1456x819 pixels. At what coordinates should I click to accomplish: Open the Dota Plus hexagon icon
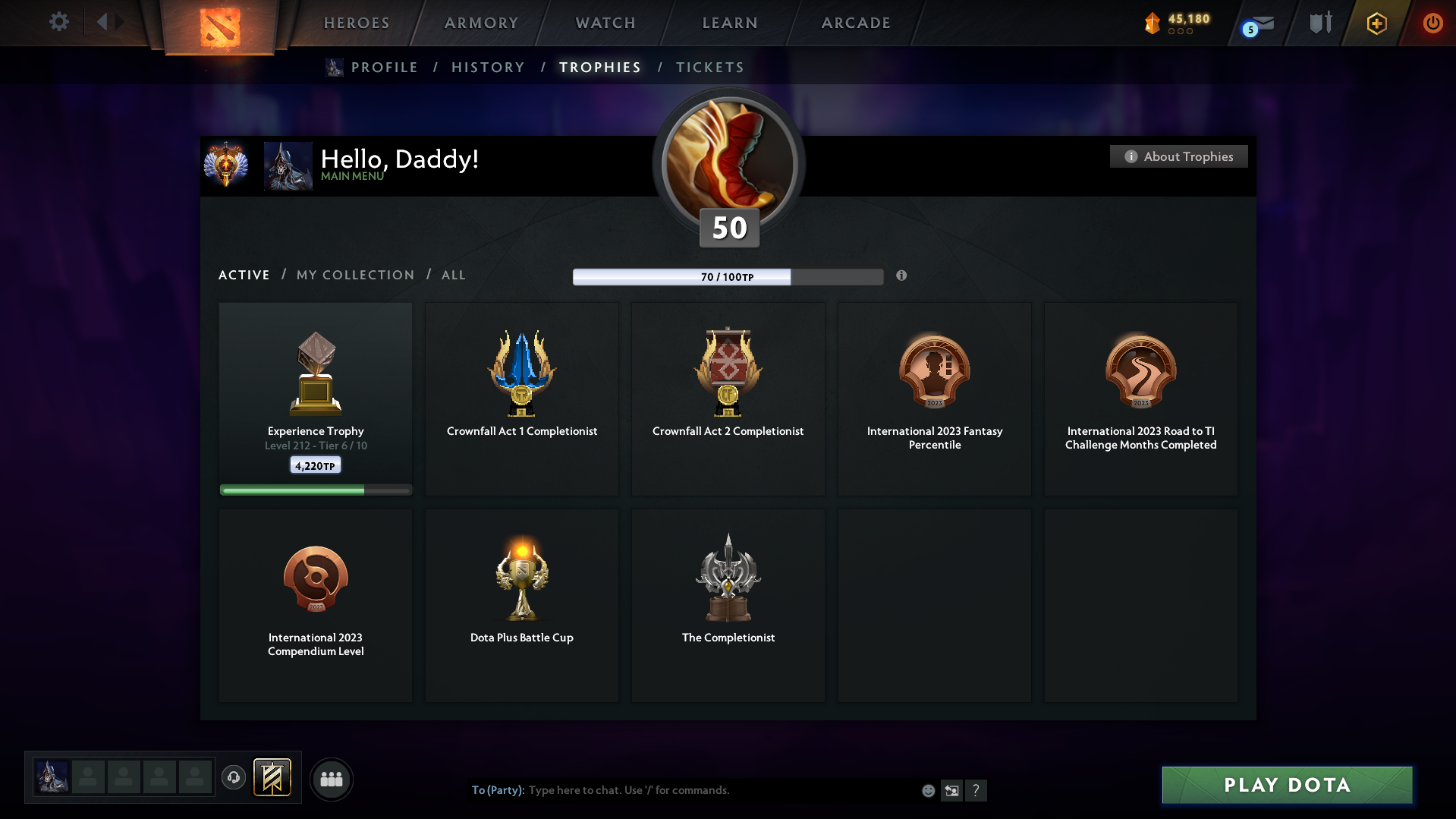(1376, 23)
